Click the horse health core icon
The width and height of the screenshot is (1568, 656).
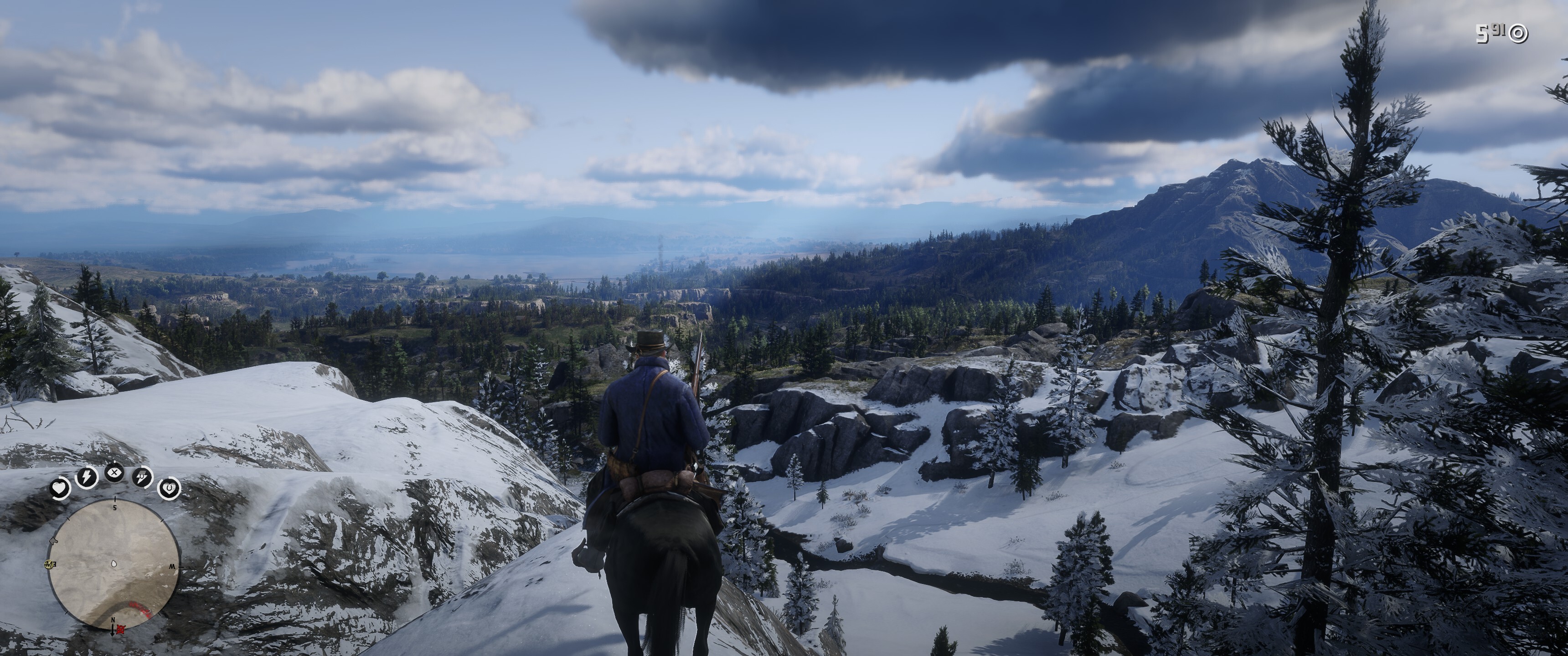(x=169, y=487)
